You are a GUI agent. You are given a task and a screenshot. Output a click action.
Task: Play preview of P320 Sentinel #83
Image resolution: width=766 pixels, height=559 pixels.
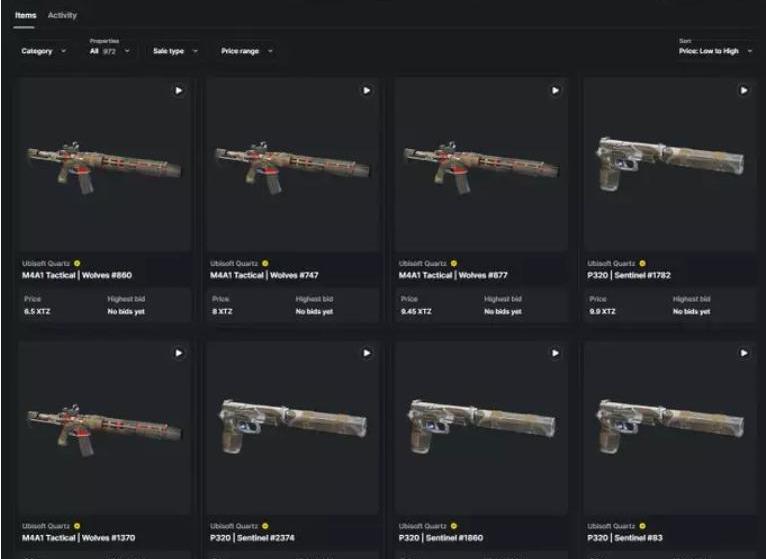coord(743,353)
